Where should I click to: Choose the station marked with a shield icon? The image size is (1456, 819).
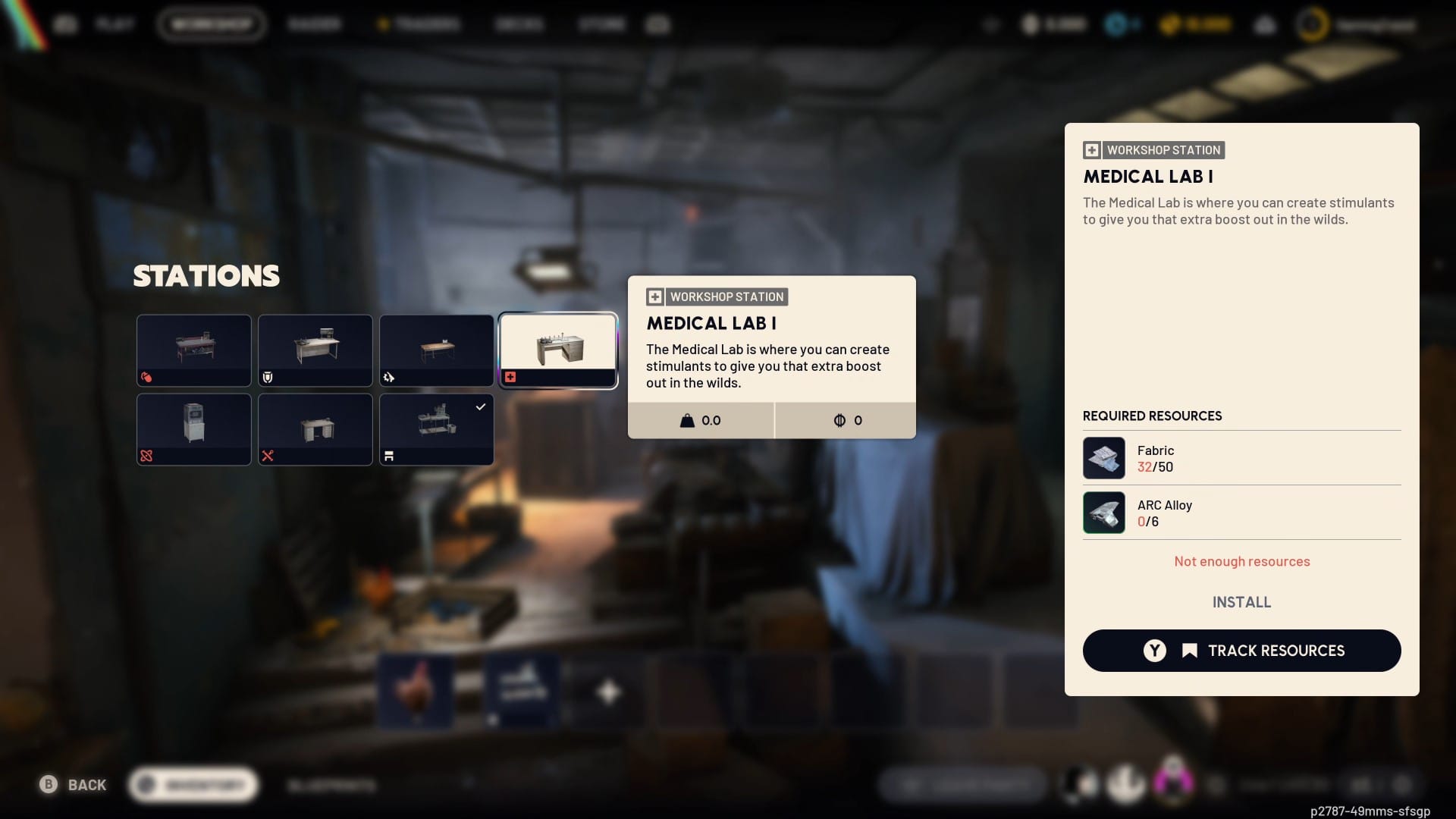pos(315,350)
